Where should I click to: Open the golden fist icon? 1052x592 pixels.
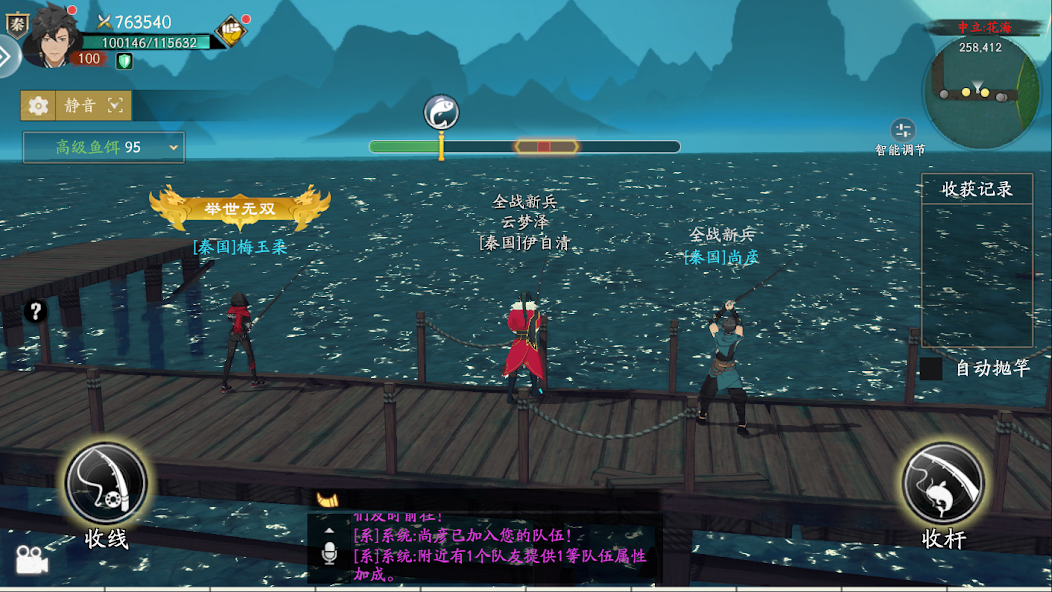click(x=231, y=32)
